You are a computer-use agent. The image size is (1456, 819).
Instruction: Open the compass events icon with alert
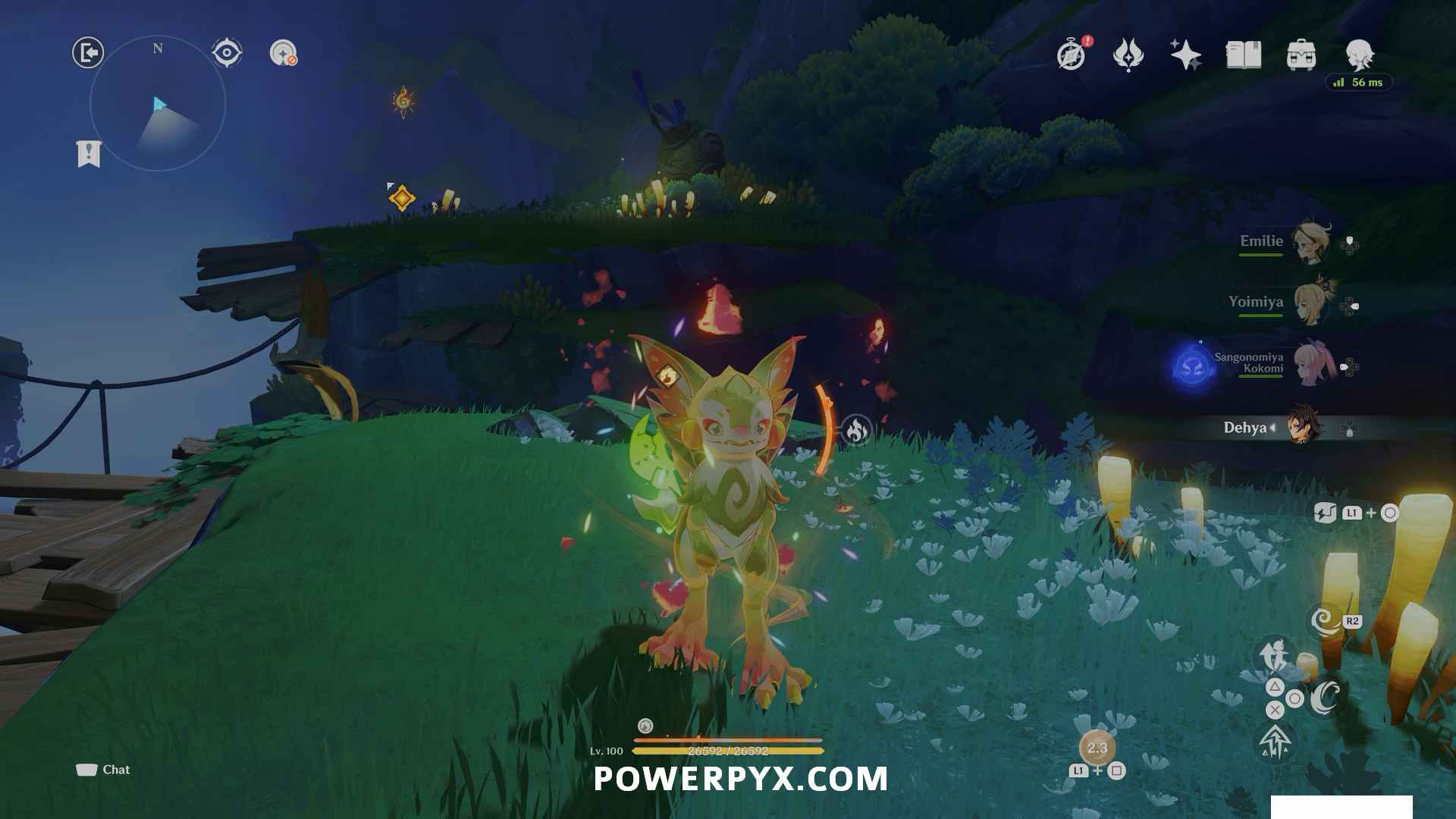[x=1071, y=55]
